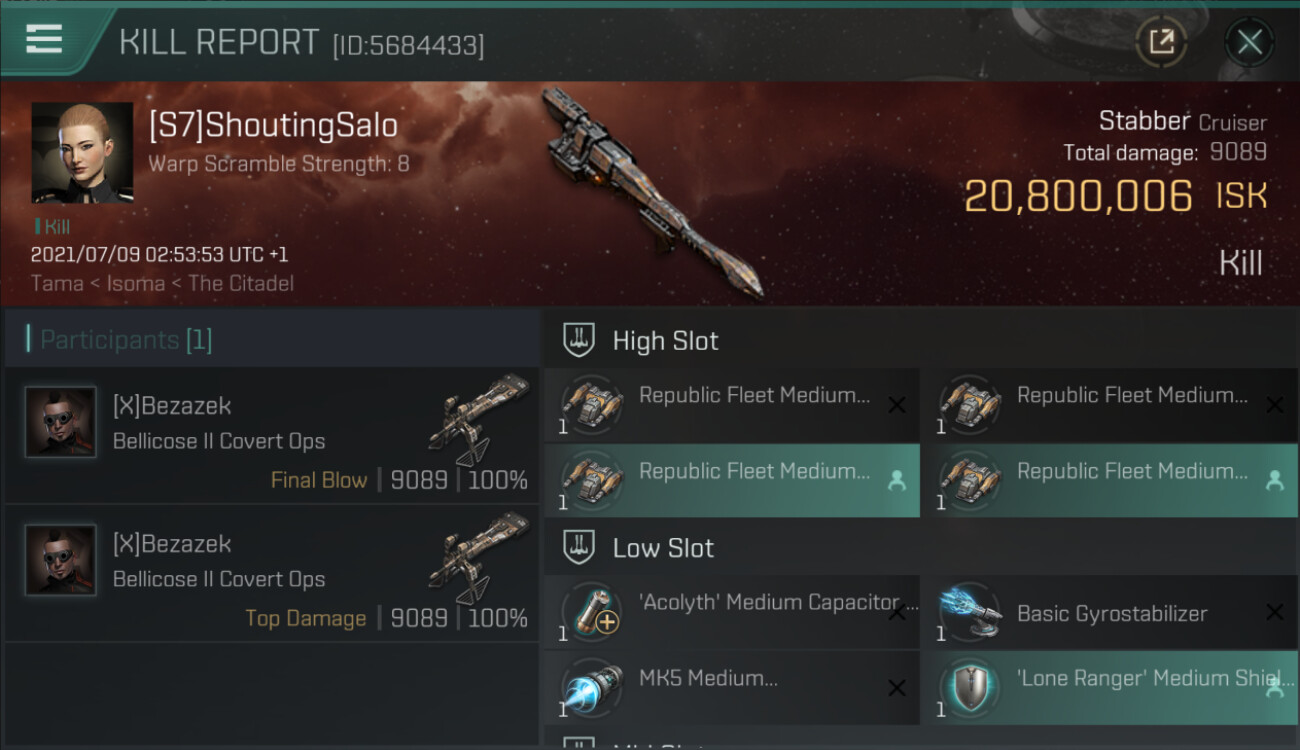This screenshot has width=1300, height=750.
Task: Expand the Low Slot section header
Action: click(x=663, y=548)
